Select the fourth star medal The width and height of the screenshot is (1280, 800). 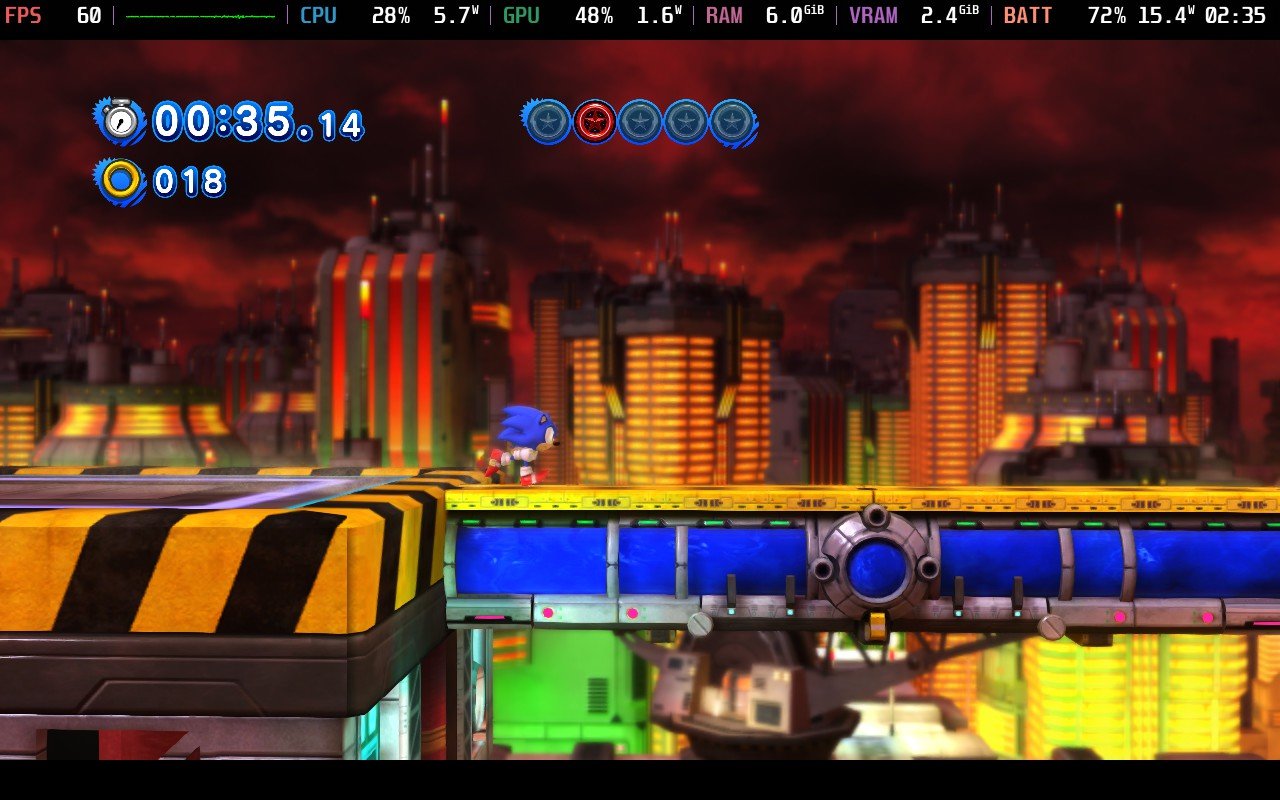(685, 122)
